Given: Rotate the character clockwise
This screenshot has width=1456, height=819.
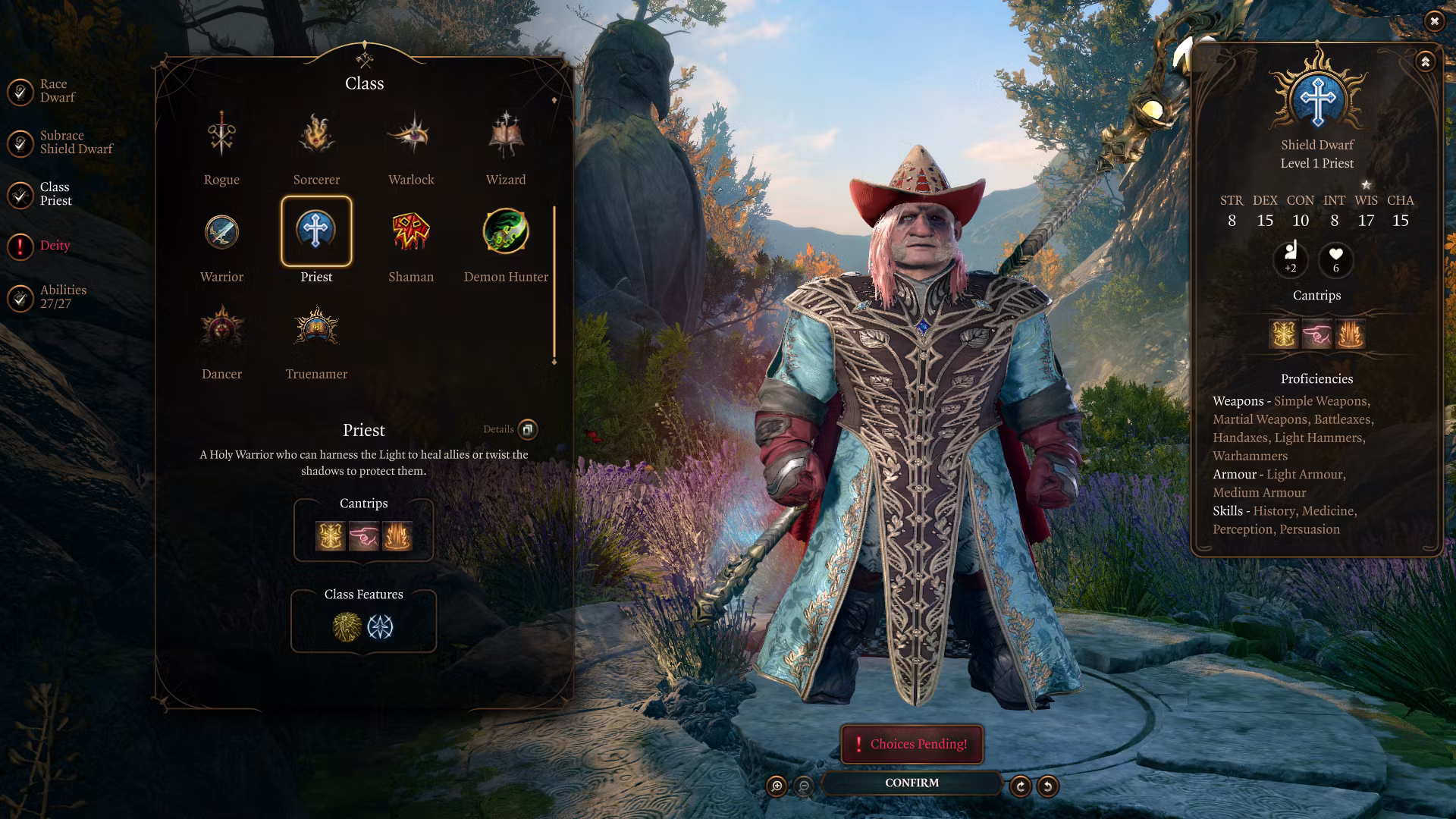Looking at the screenshot, I should click(x=1021, y=786).
